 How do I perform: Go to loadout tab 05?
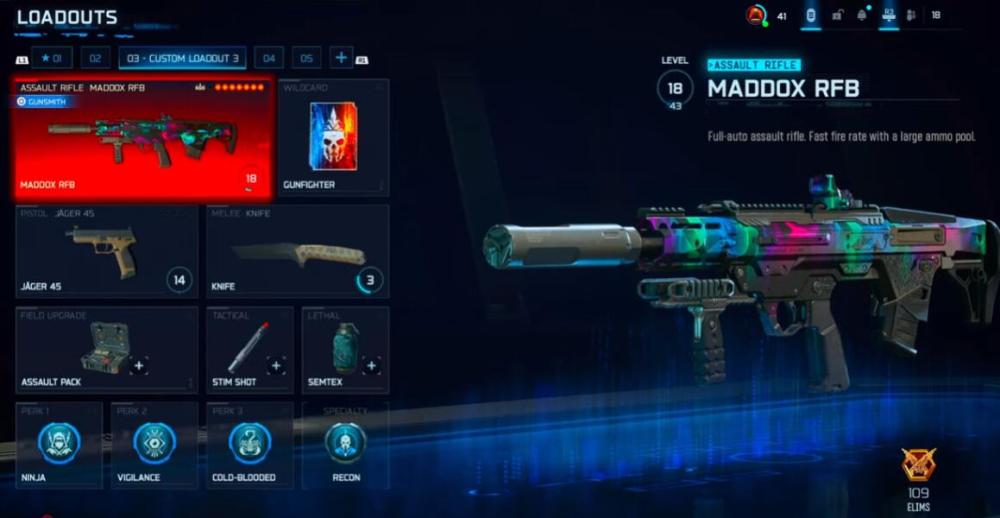306,58
